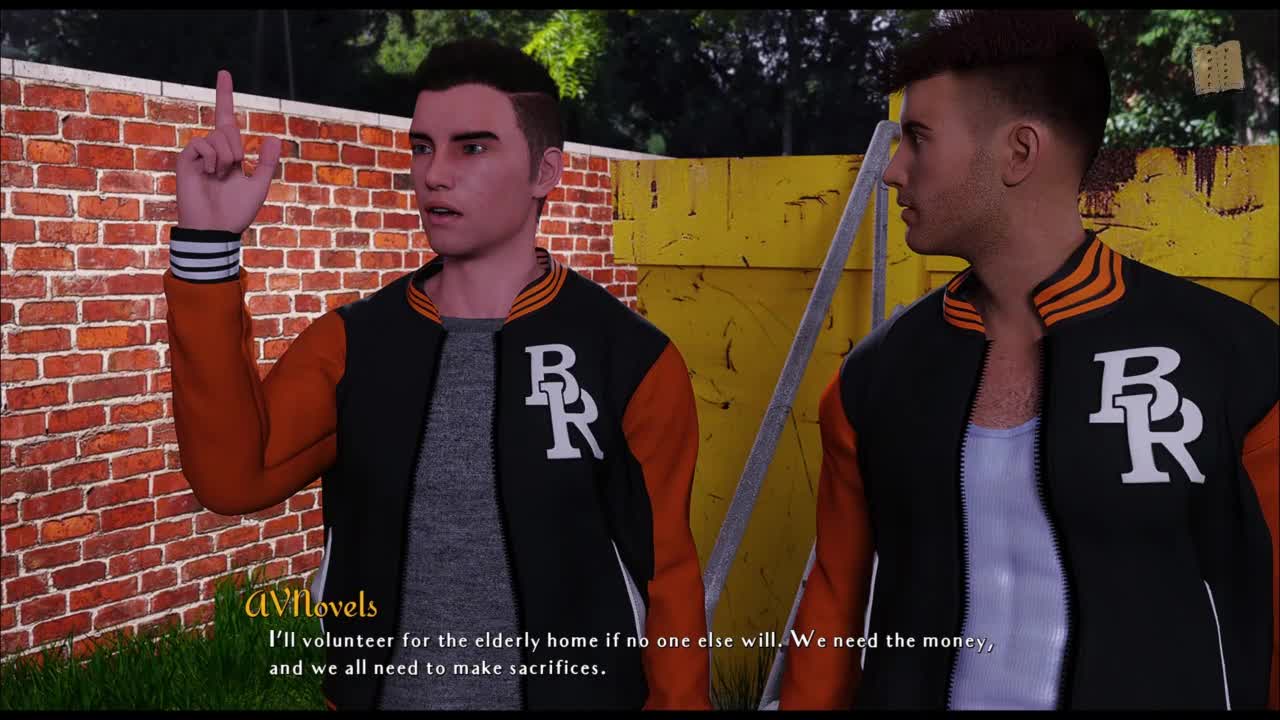Open the book icon journal

pos(1217,68)
